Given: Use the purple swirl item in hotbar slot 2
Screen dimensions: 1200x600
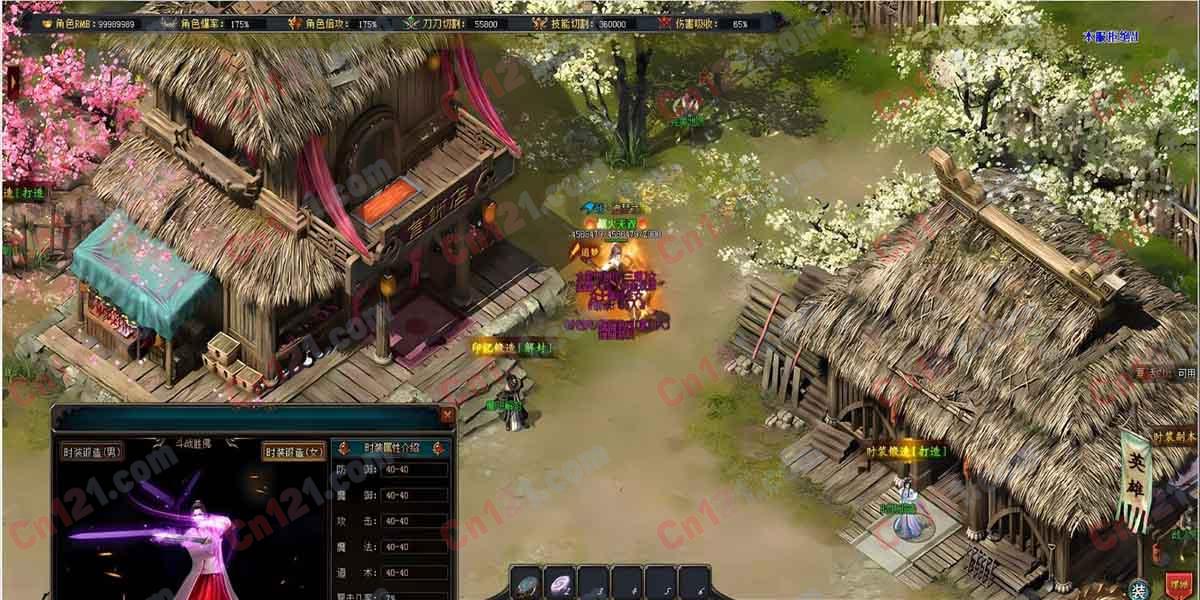Looking at the screenshot, I should 562,584.
